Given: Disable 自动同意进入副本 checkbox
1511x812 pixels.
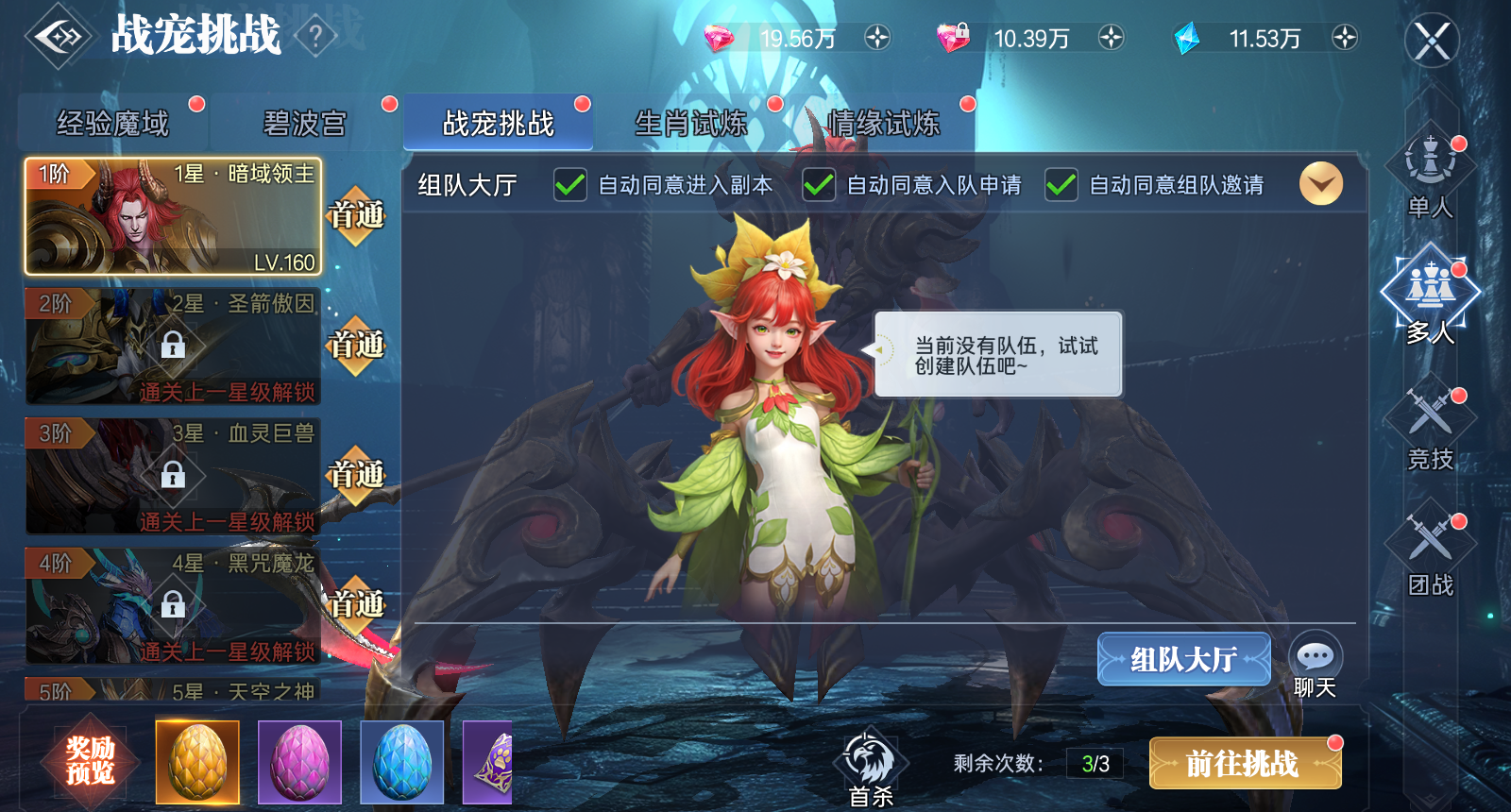Looking at the screenshot, I should [568, 185].
